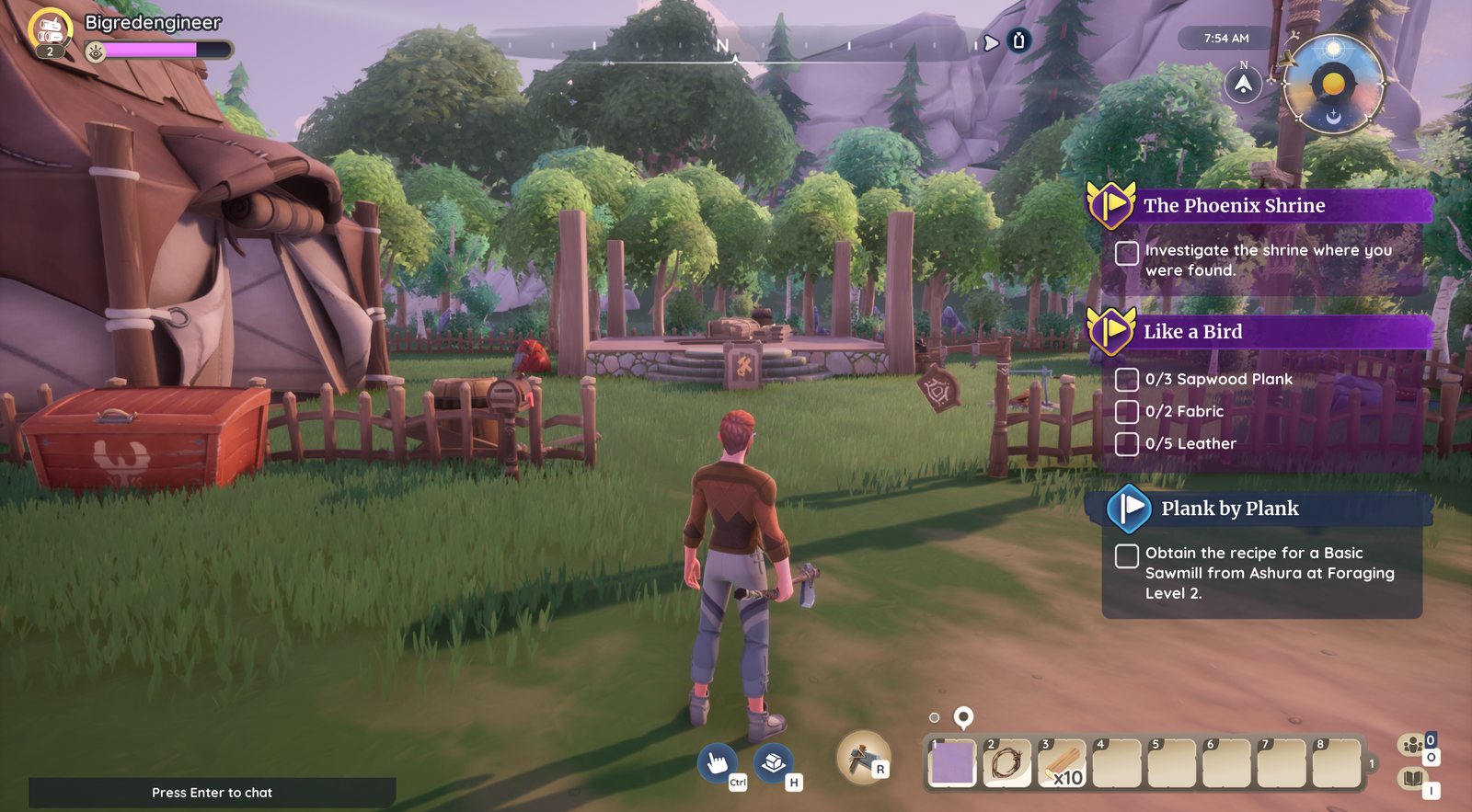Select the coiled vine rope hotbar slot
The height and width of the screenshot is (812, 1472).
point(1006,763)
